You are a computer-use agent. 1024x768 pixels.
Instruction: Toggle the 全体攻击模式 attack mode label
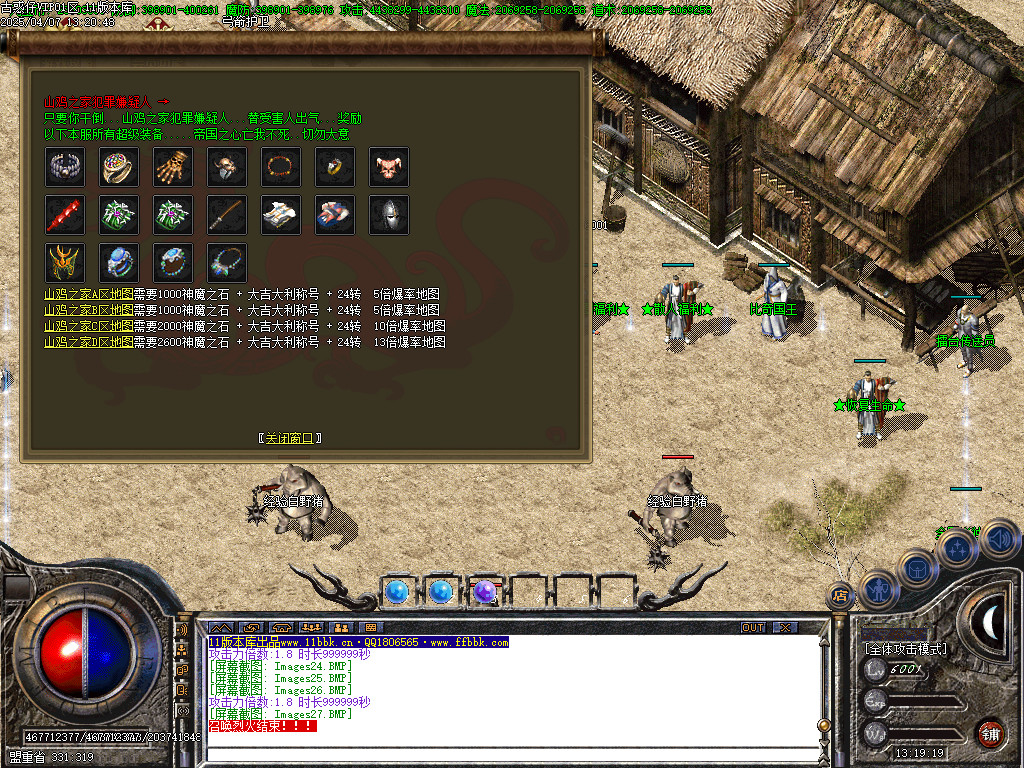pos(905,649)
